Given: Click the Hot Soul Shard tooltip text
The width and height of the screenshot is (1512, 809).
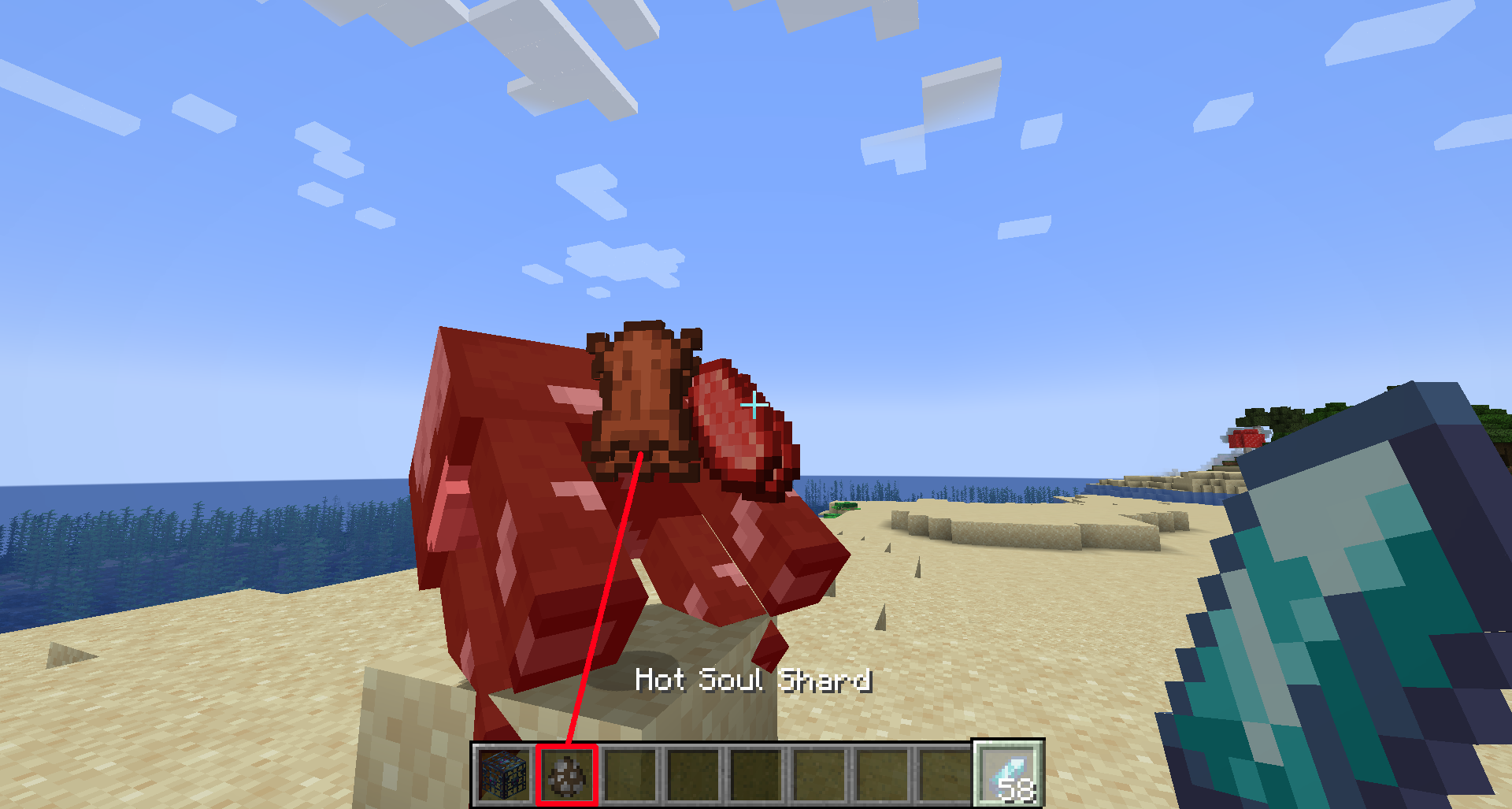Looking at the screenshot, I should [x=754, y=681].
